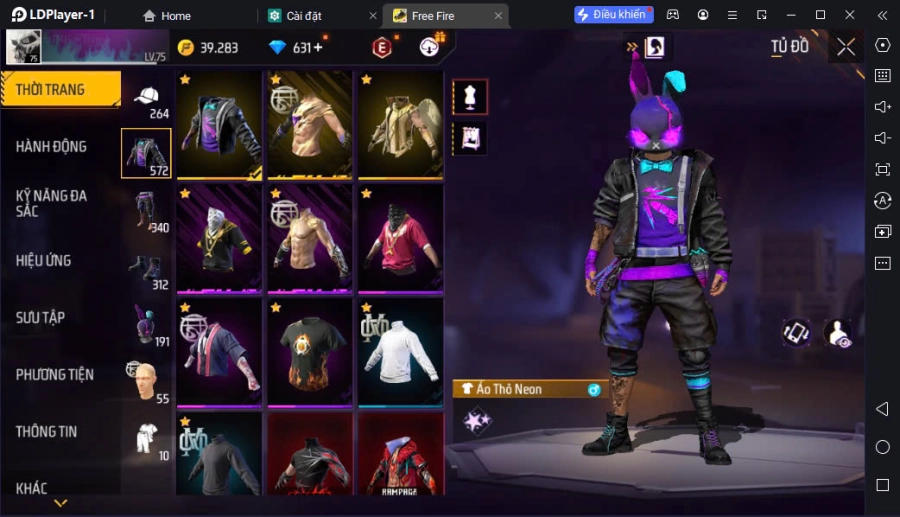
Task: Choose the Phương Tiện category
Action: point(55,374)
